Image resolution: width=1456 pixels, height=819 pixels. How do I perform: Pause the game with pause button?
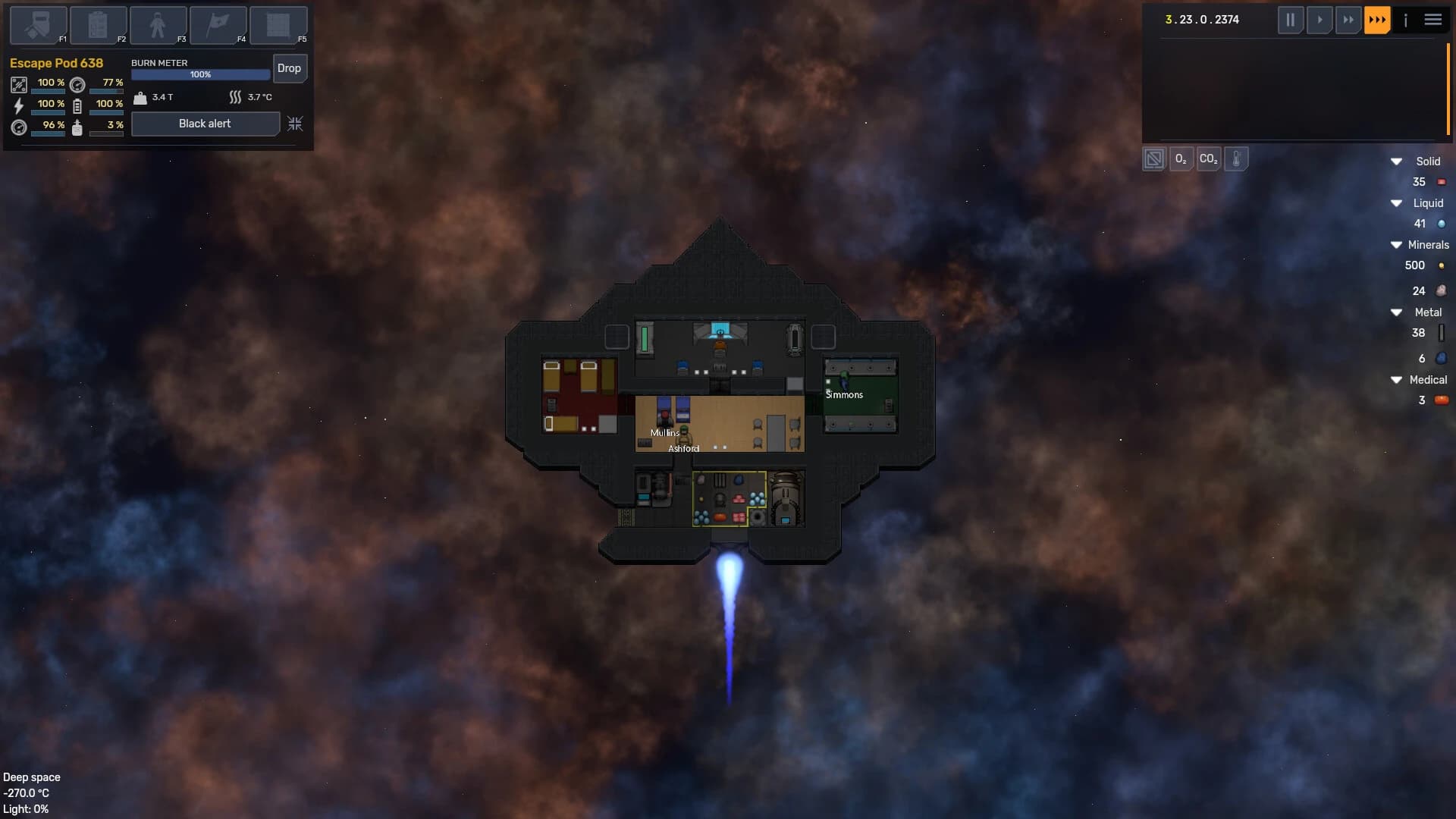pyautogui.click(x=1291, y=20)
